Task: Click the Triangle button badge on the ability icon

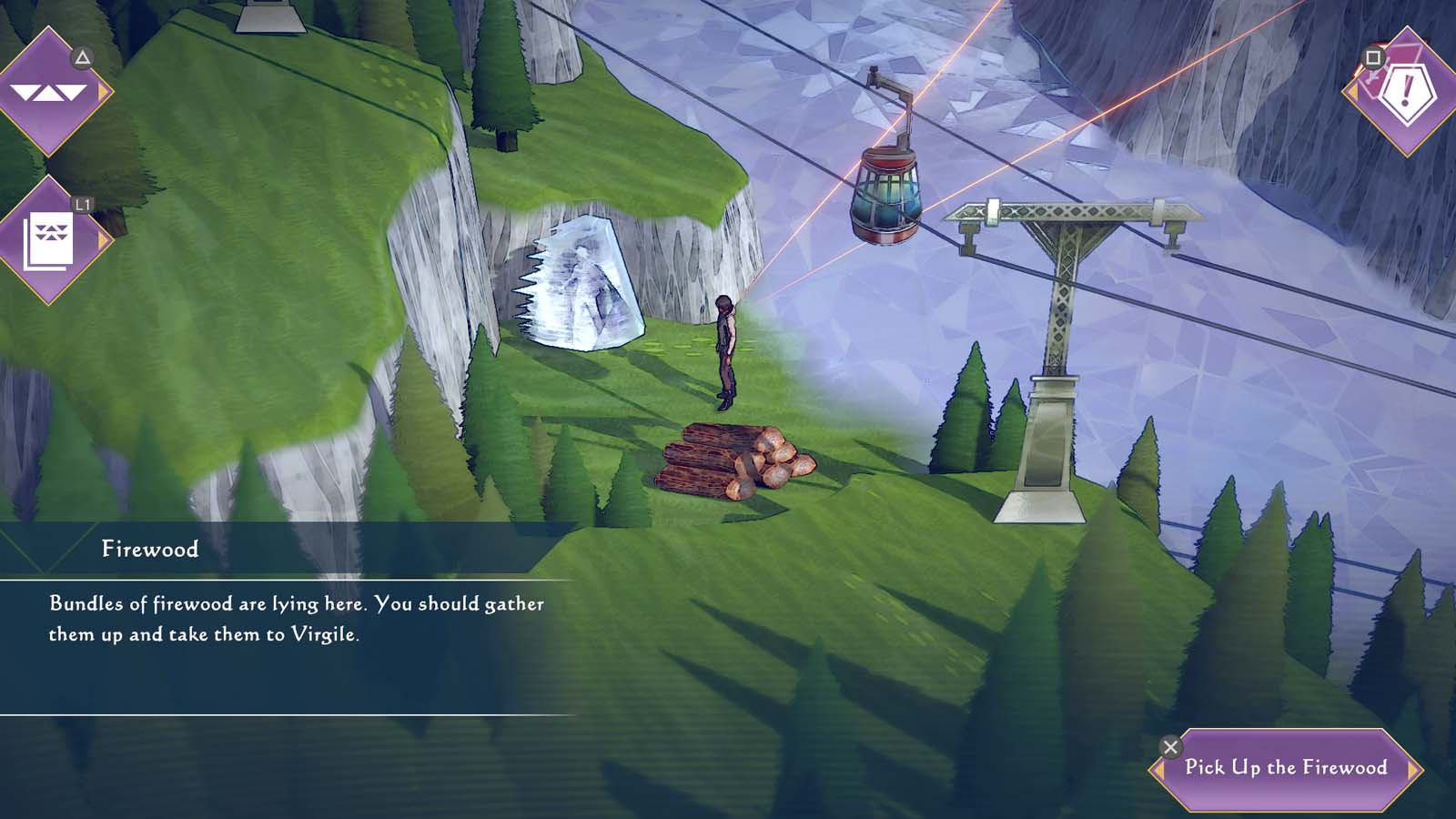Action: click(x=83, y=58)
